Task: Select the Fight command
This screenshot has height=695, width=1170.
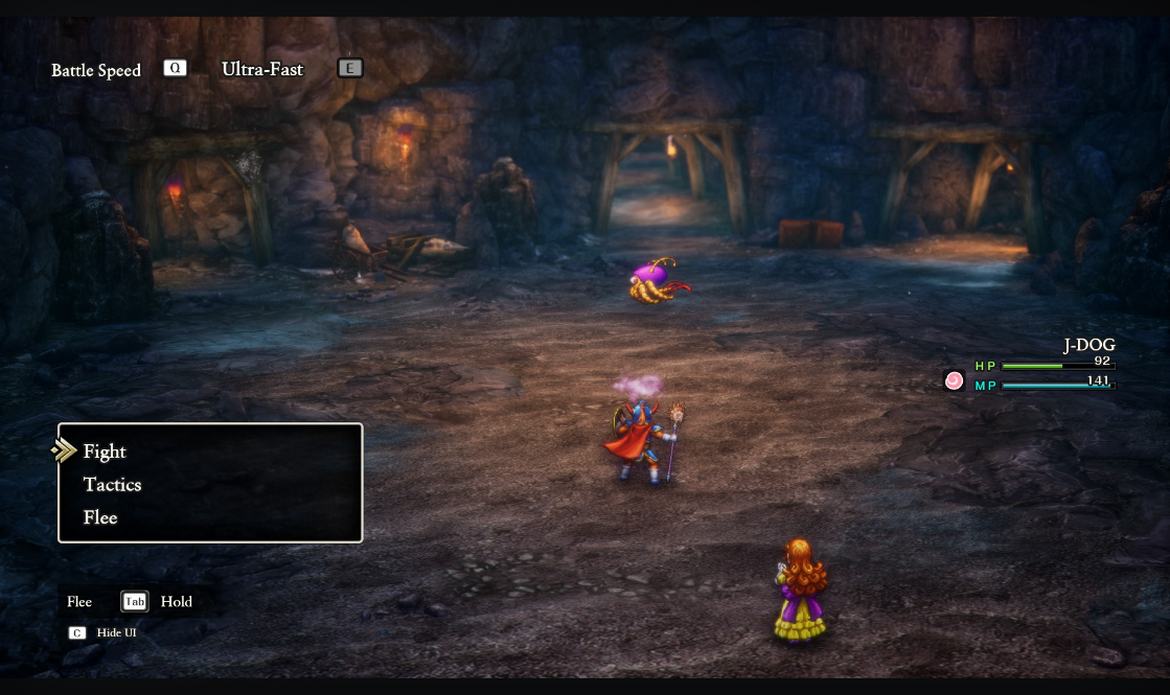Action: tap(105, 452)
